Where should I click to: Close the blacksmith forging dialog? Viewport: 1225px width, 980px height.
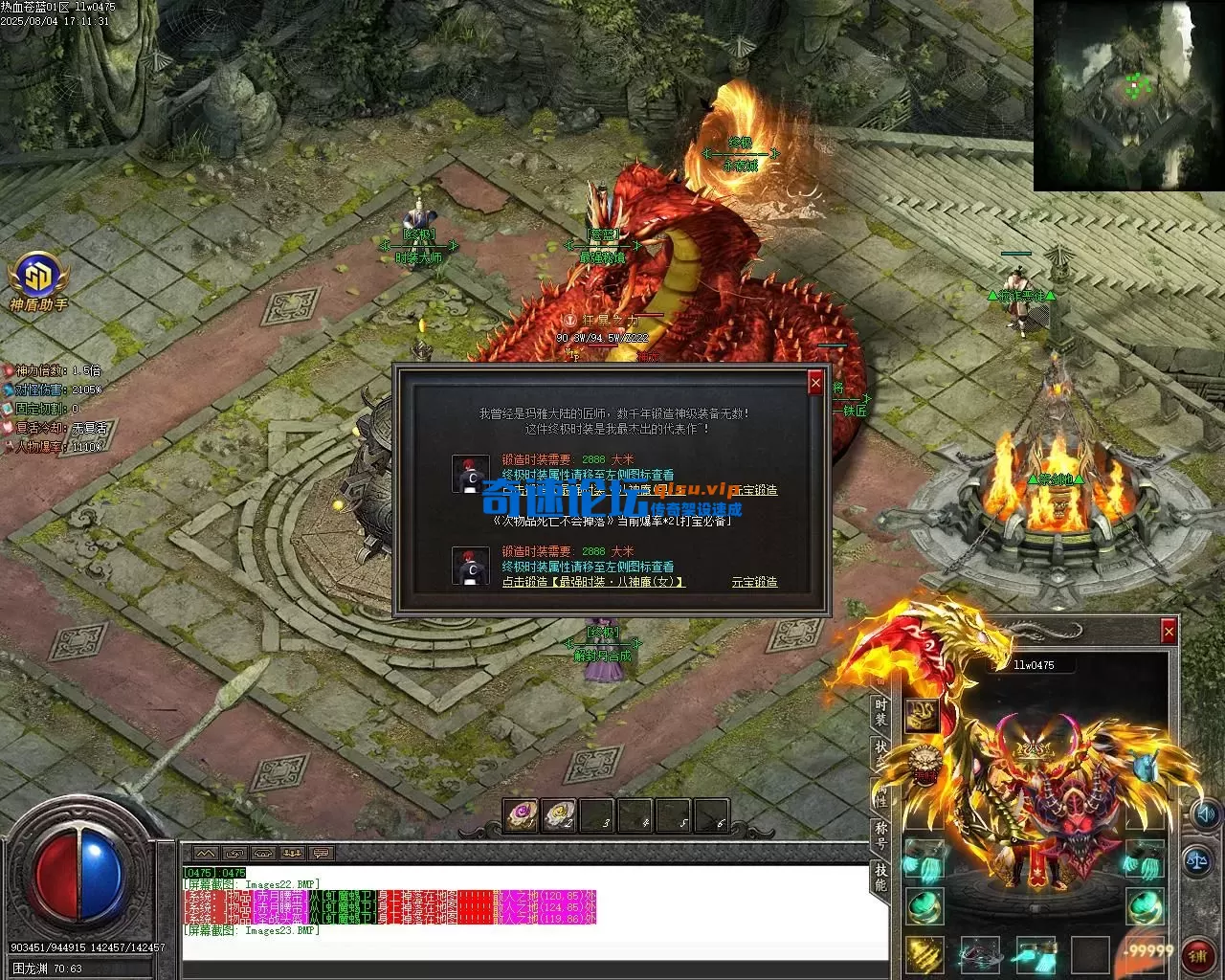[815, 383]
